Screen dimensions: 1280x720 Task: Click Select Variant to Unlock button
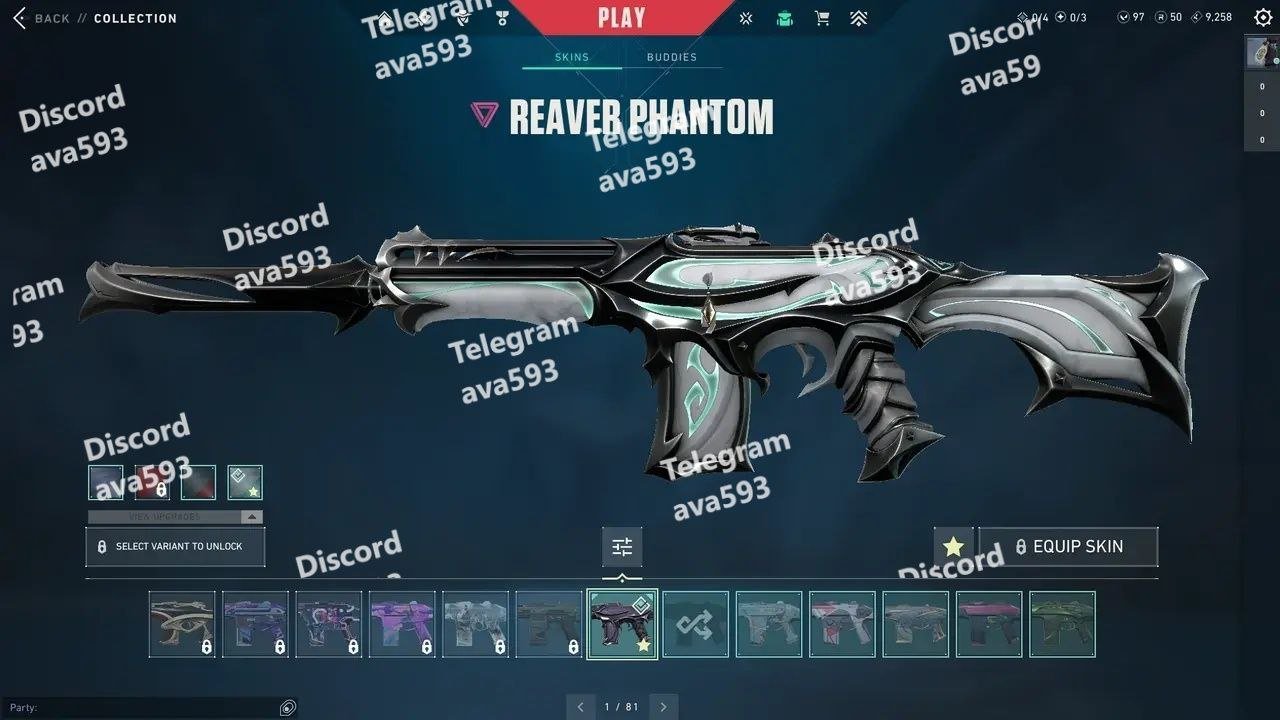(x=175, y=547)
